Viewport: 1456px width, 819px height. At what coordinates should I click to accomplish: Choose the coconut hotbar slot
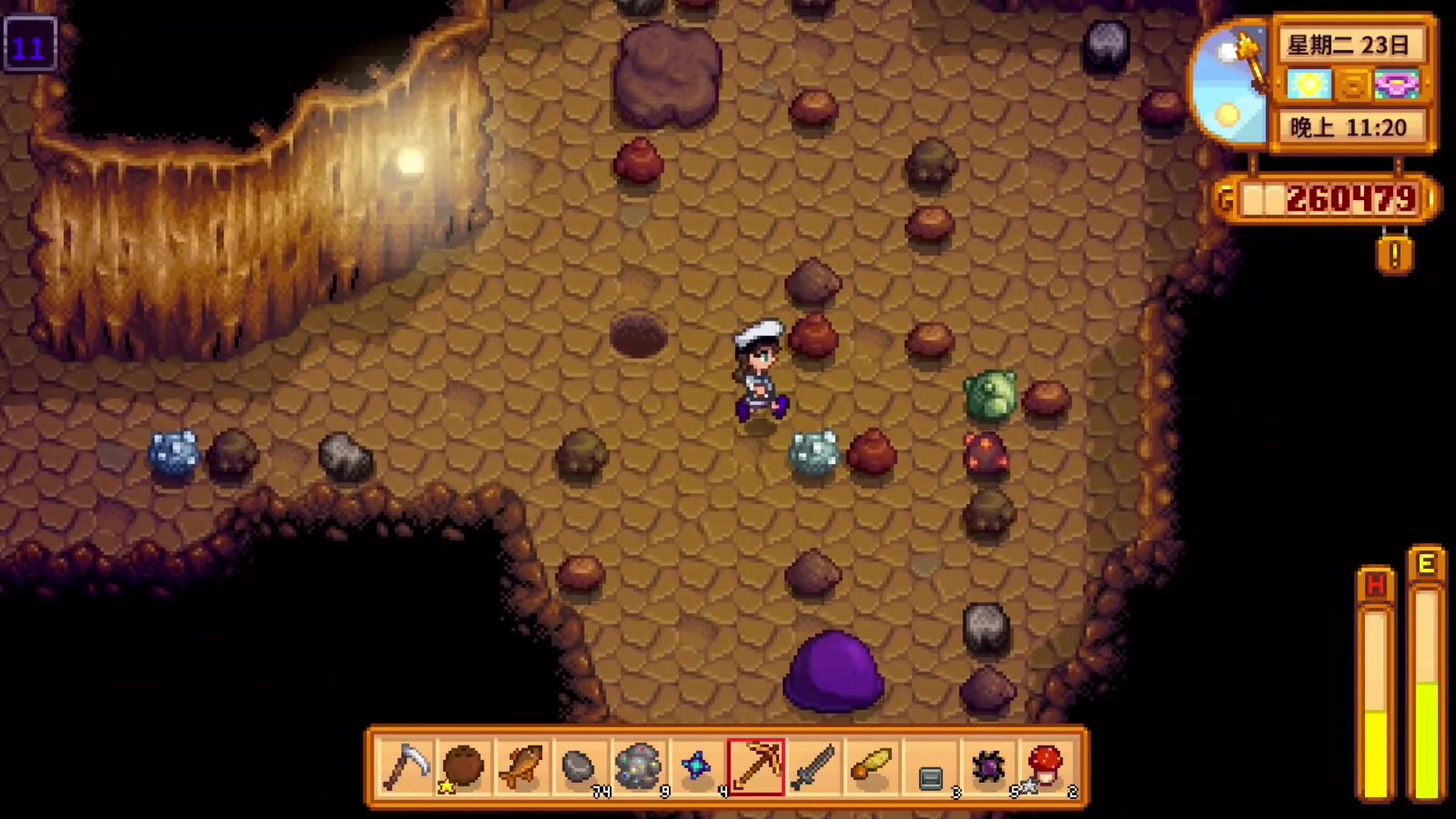click(463, 767)
